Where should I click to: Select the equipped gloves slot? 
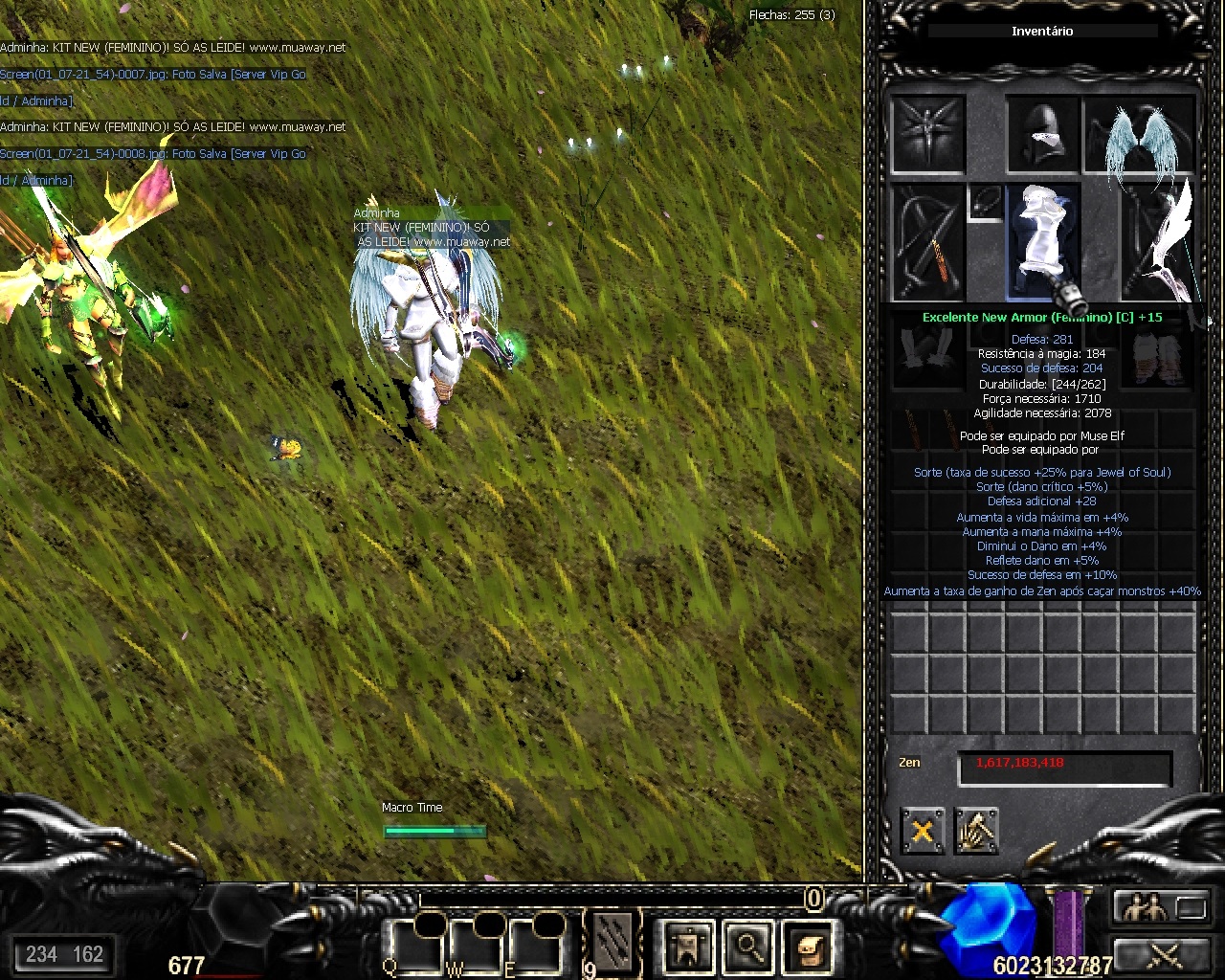click(x=927, y=356)
